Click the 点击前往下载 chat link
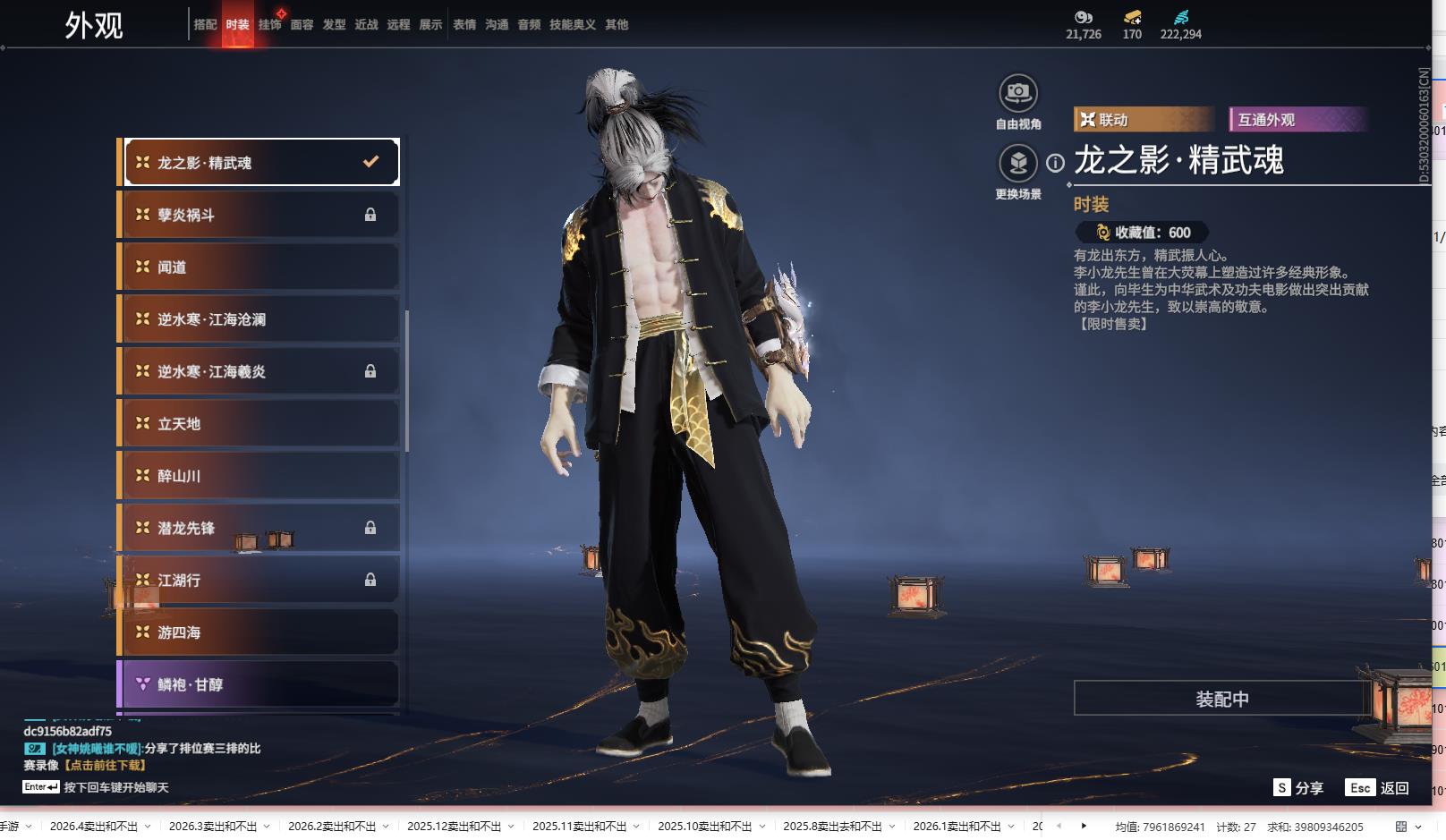 [x=105, y=765]
